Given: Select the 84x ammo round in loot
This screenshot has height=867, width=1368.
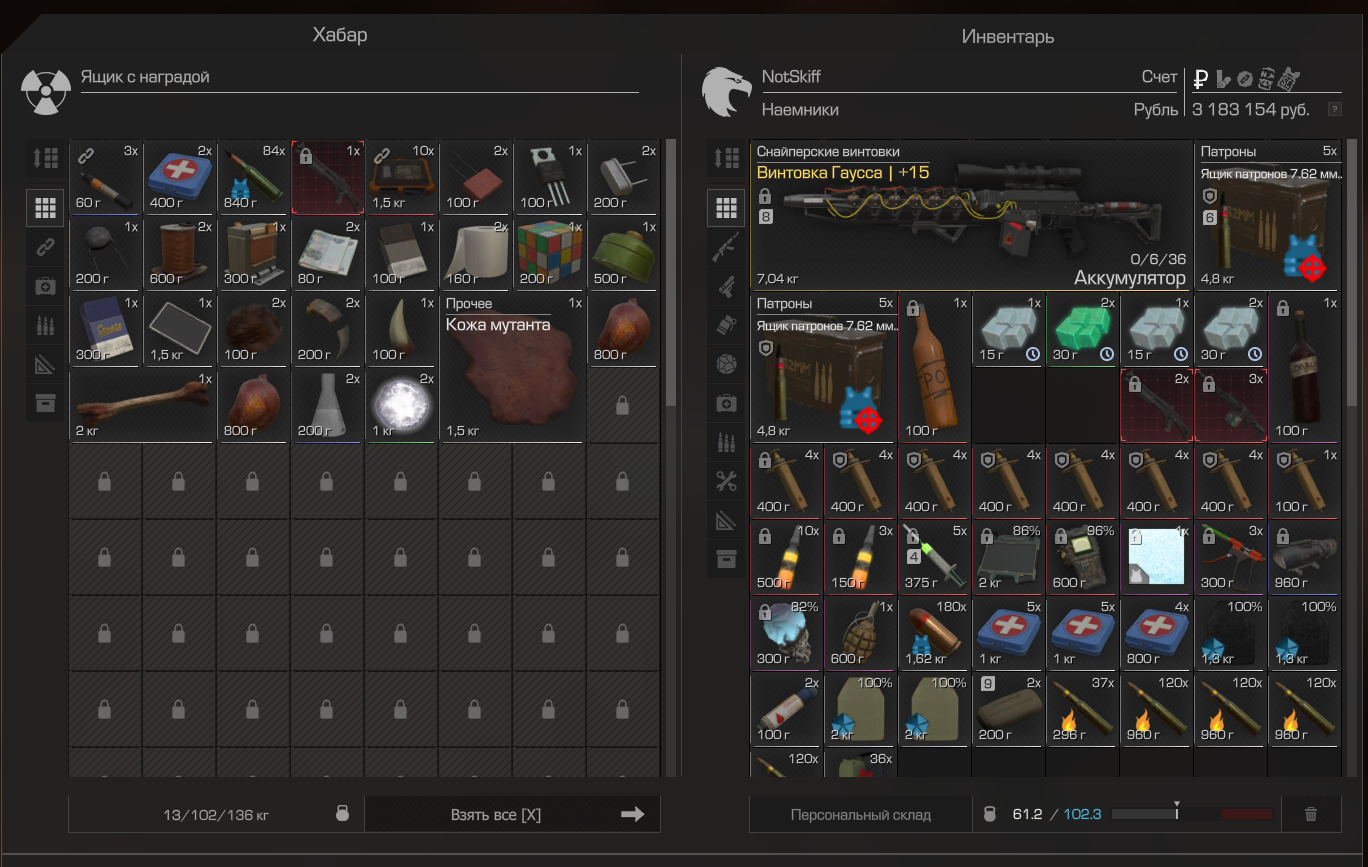Looking at the screenshot, I should tap(253, 175).
